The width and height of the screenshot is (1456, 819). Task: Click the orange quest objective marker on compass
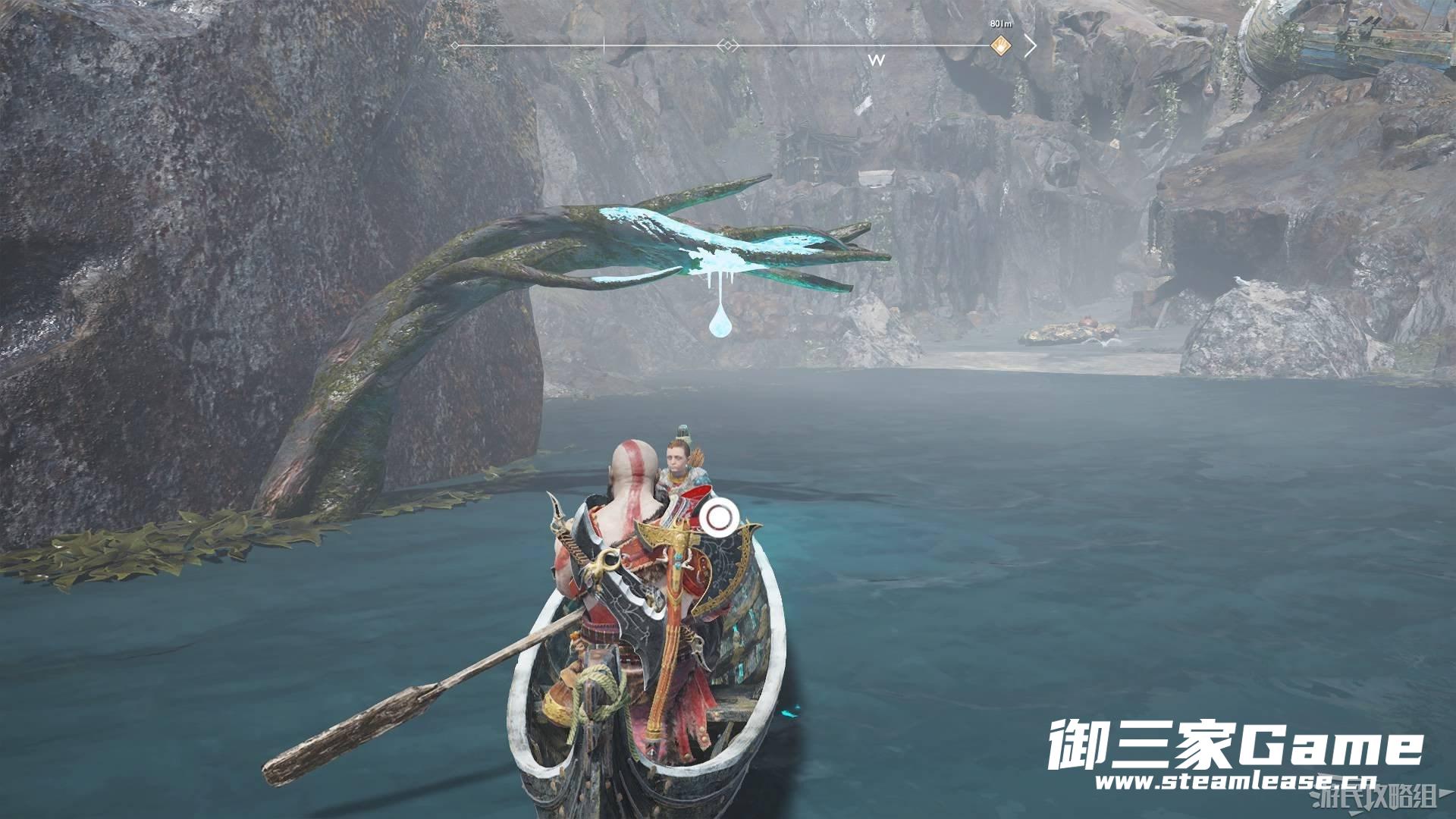(1000, 45)
